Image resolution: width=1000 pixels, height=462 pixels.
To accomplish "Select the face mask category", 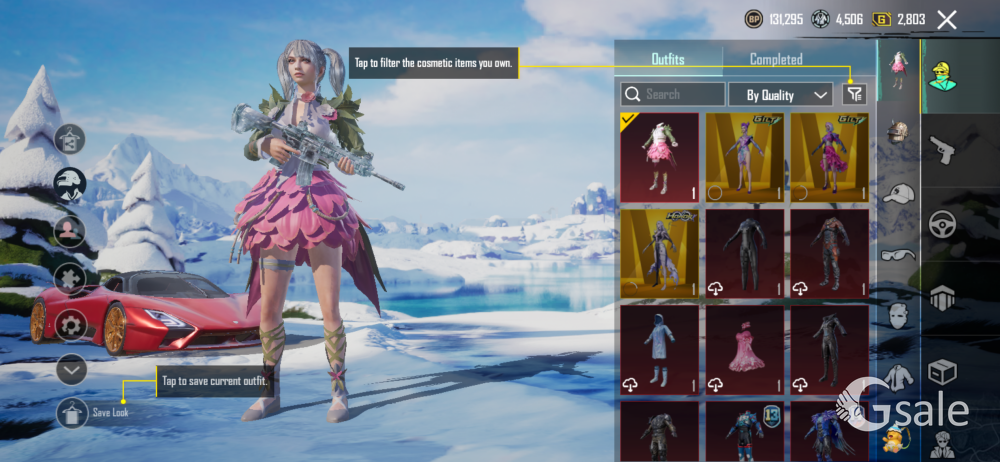I will pyautogui.click(x=898, y=315).
